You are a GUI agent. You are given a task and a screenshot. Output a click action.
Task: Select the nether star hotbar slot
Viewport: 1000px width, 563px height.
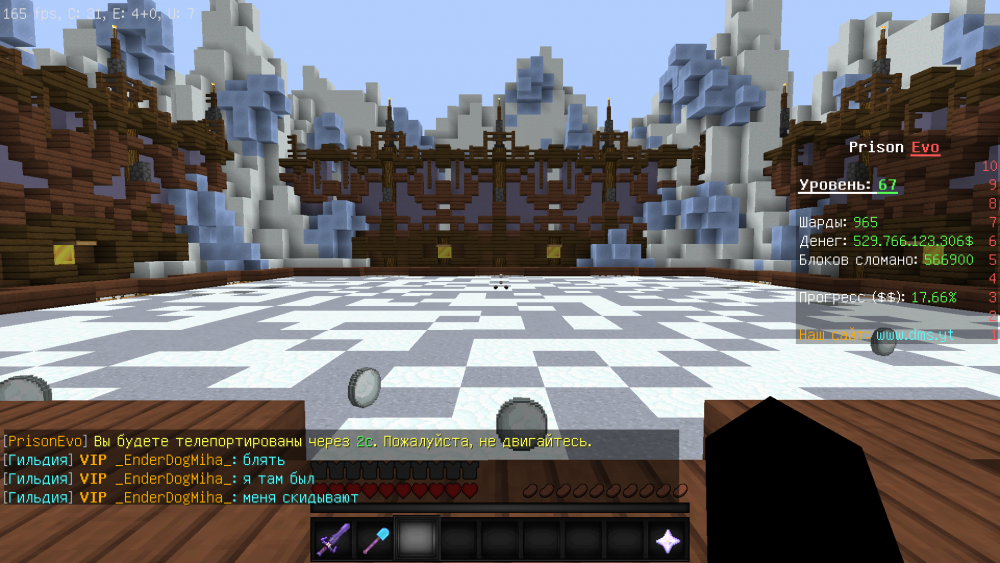pyautogui.click(x=667, y=540)
